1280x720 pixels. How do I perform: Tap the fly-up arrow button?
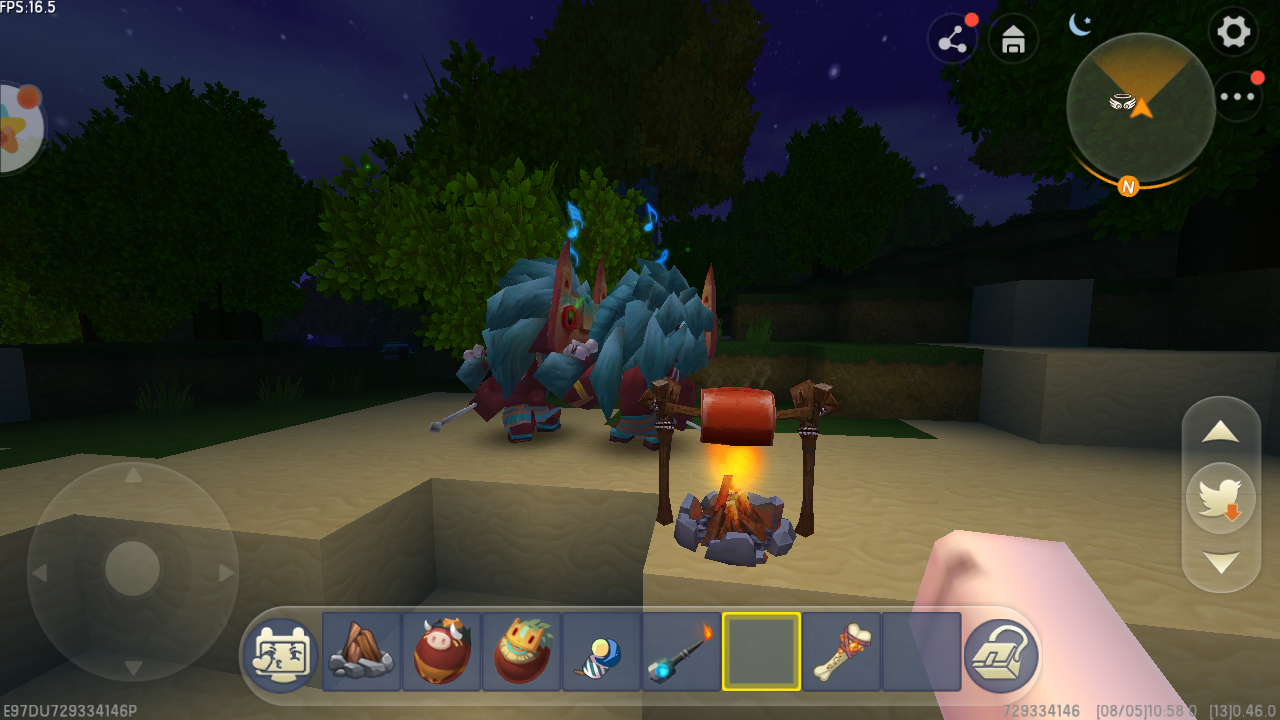tap(1220, 432)
